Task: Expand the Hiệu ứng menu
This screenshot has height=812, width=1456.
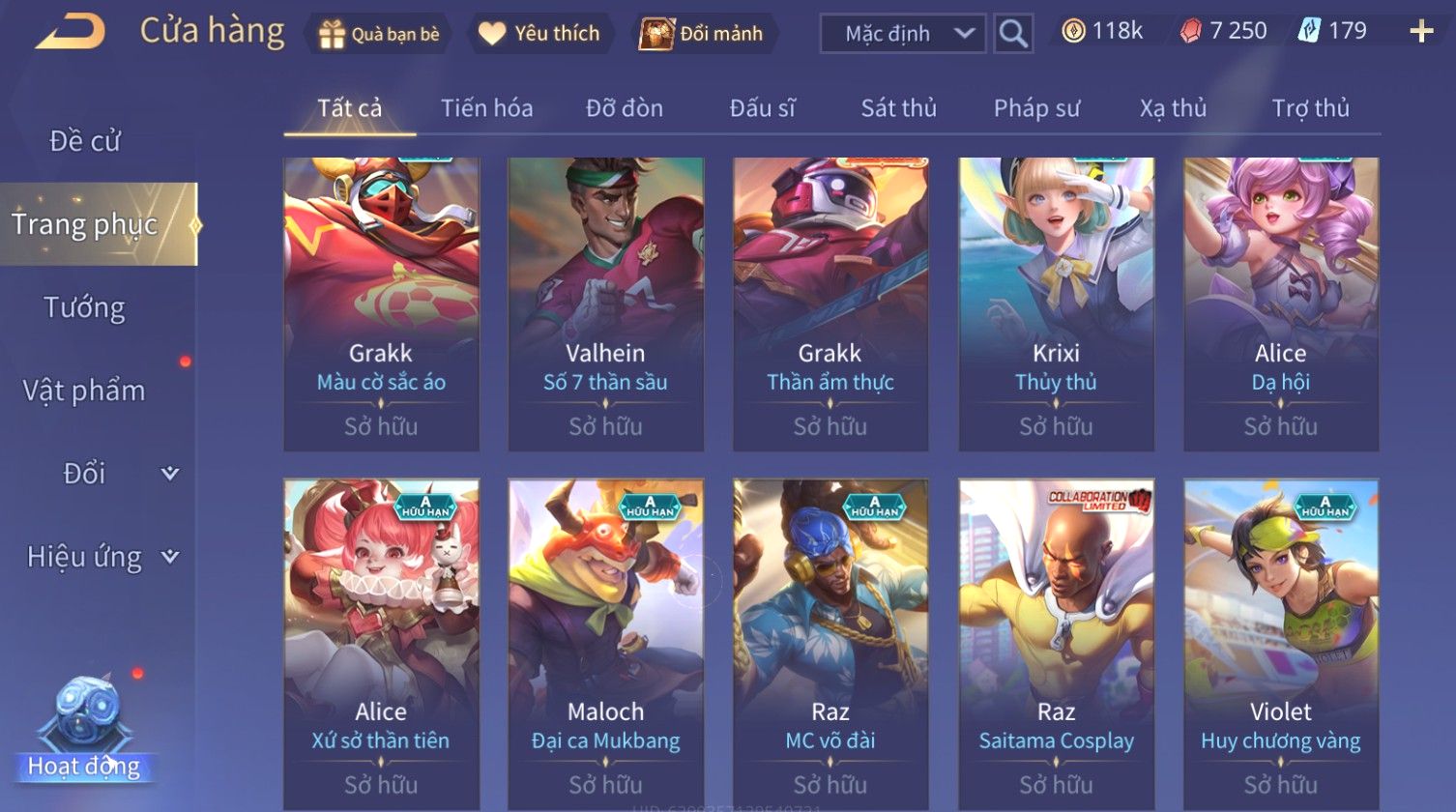Action: [x=102, y=557]
